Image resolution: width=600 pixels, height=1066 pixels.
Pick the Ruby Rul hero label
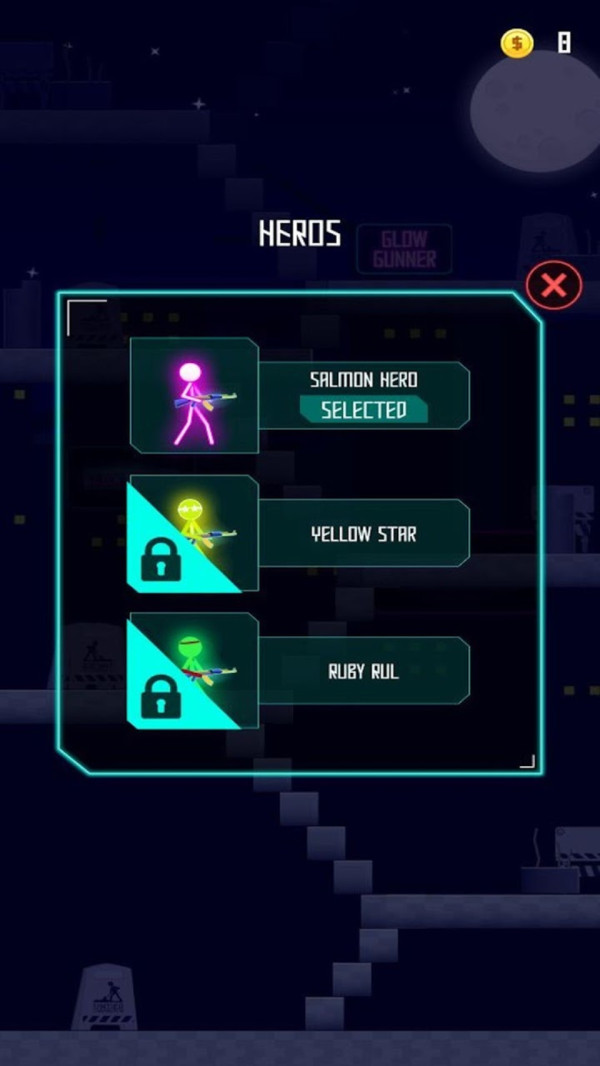tap(363, 672)
